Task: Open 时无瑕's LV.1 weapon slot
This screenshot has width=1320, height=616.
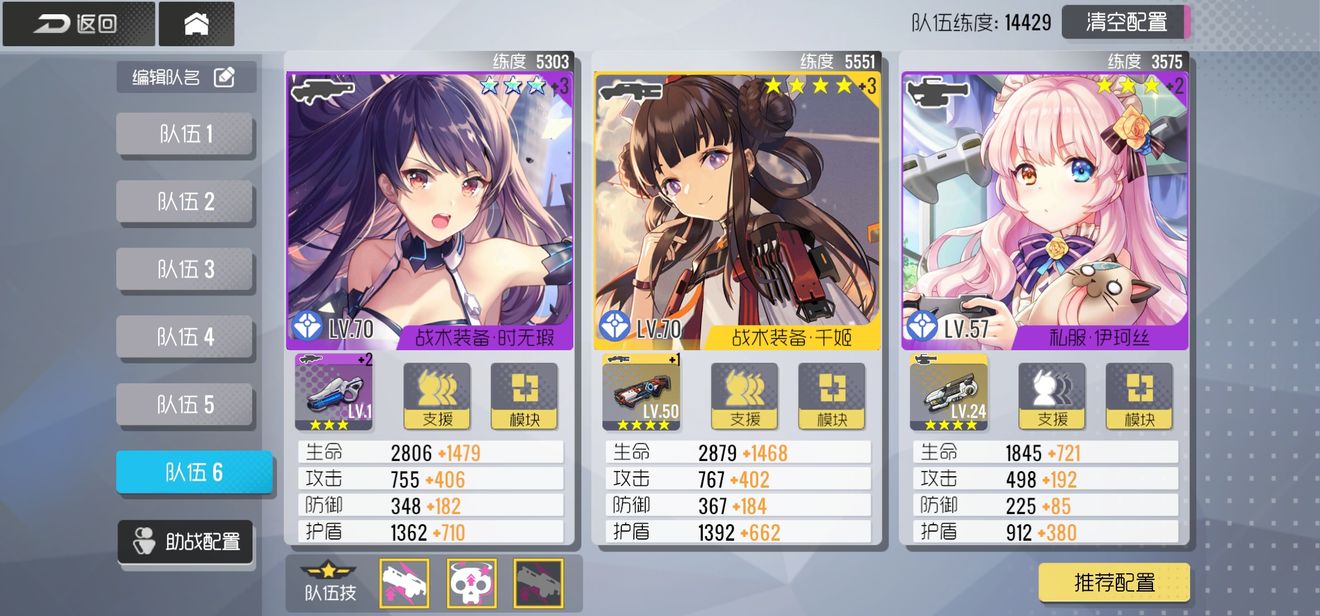Action: 334,392
